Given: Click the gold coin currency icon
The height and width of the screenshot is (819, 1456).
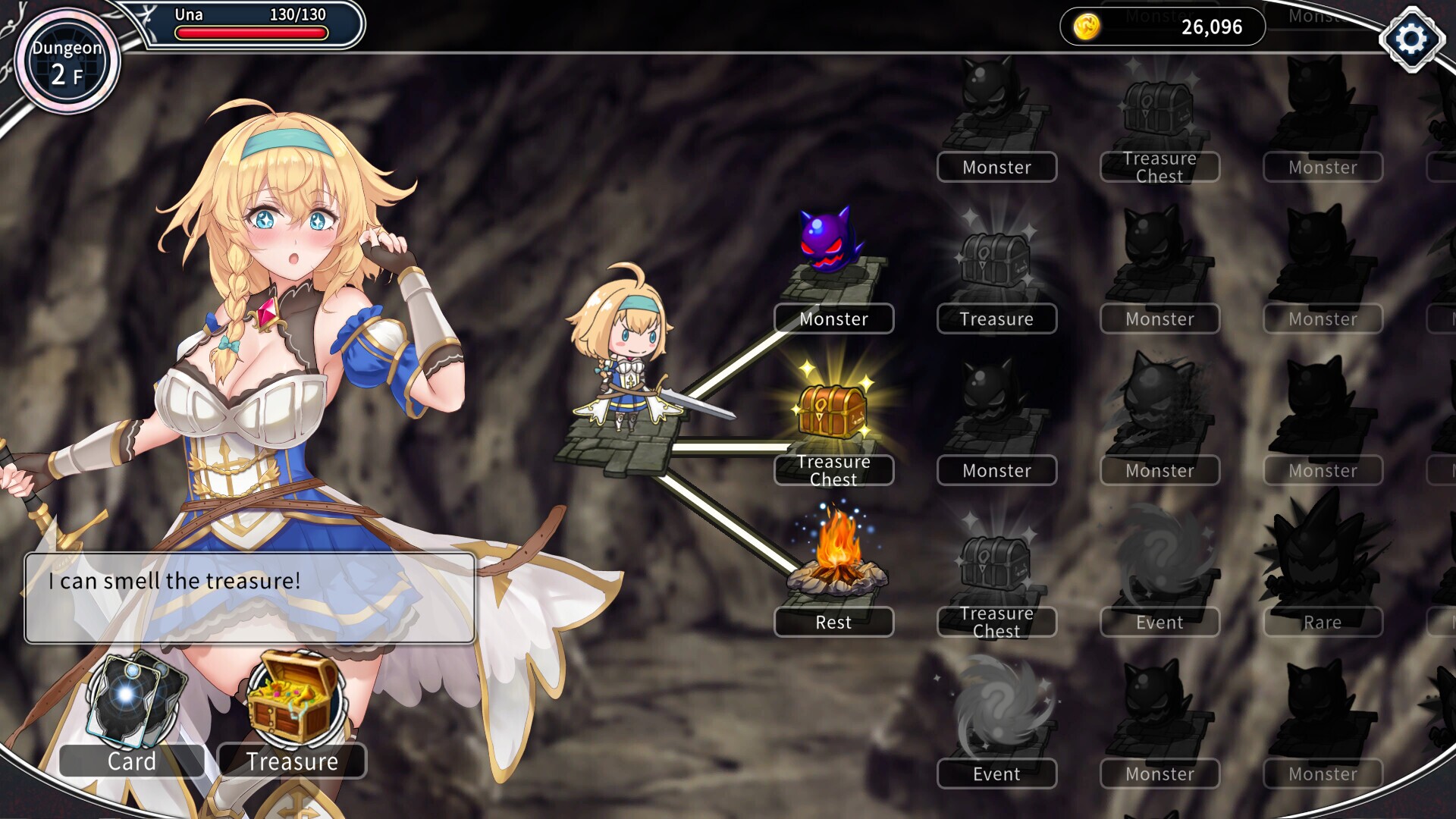Looking at the screenshot, I should click(x=1087, y=27).
